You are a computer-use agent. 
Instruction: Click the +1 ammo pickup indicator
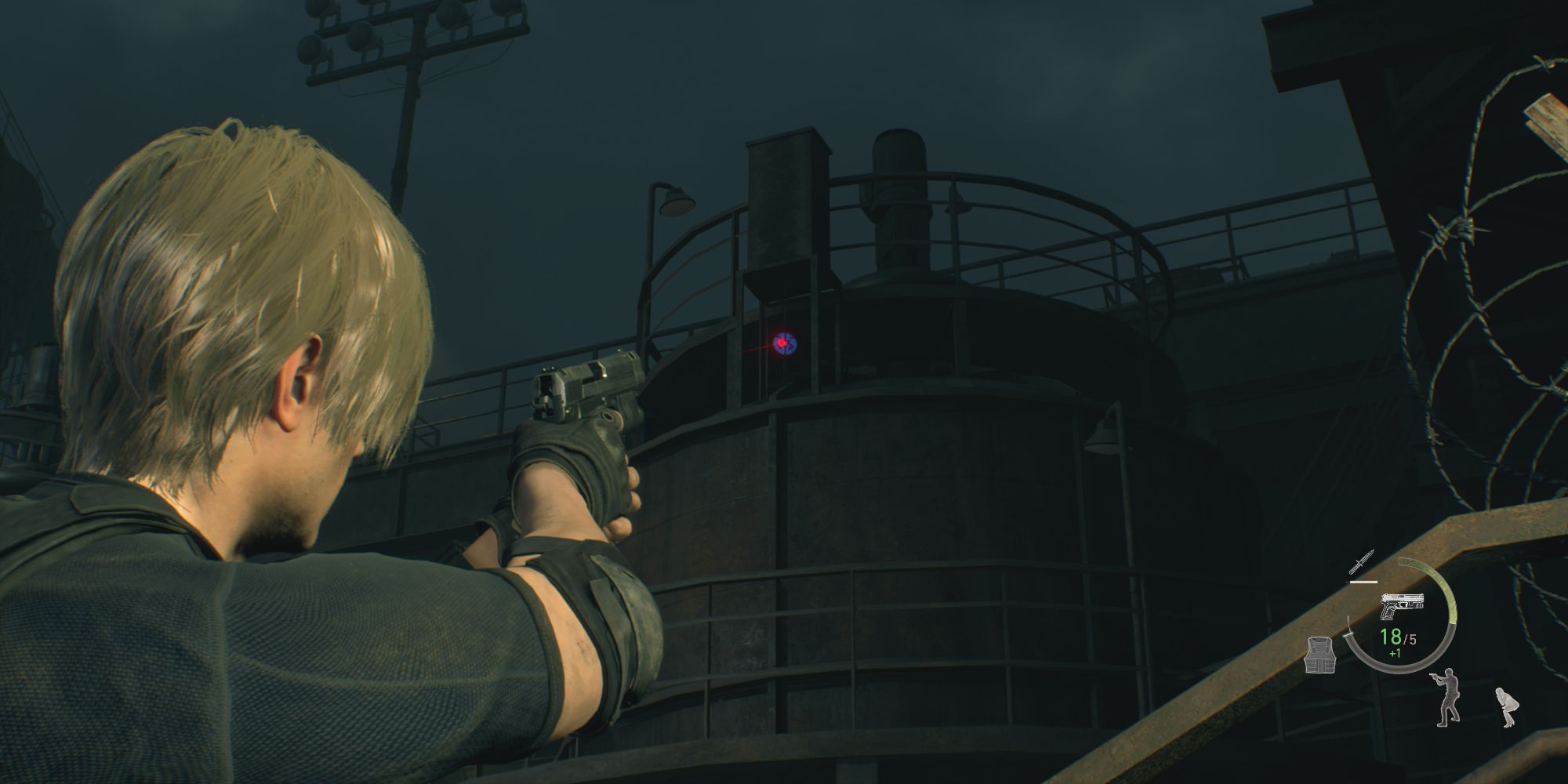click(x=1396, y=652)
